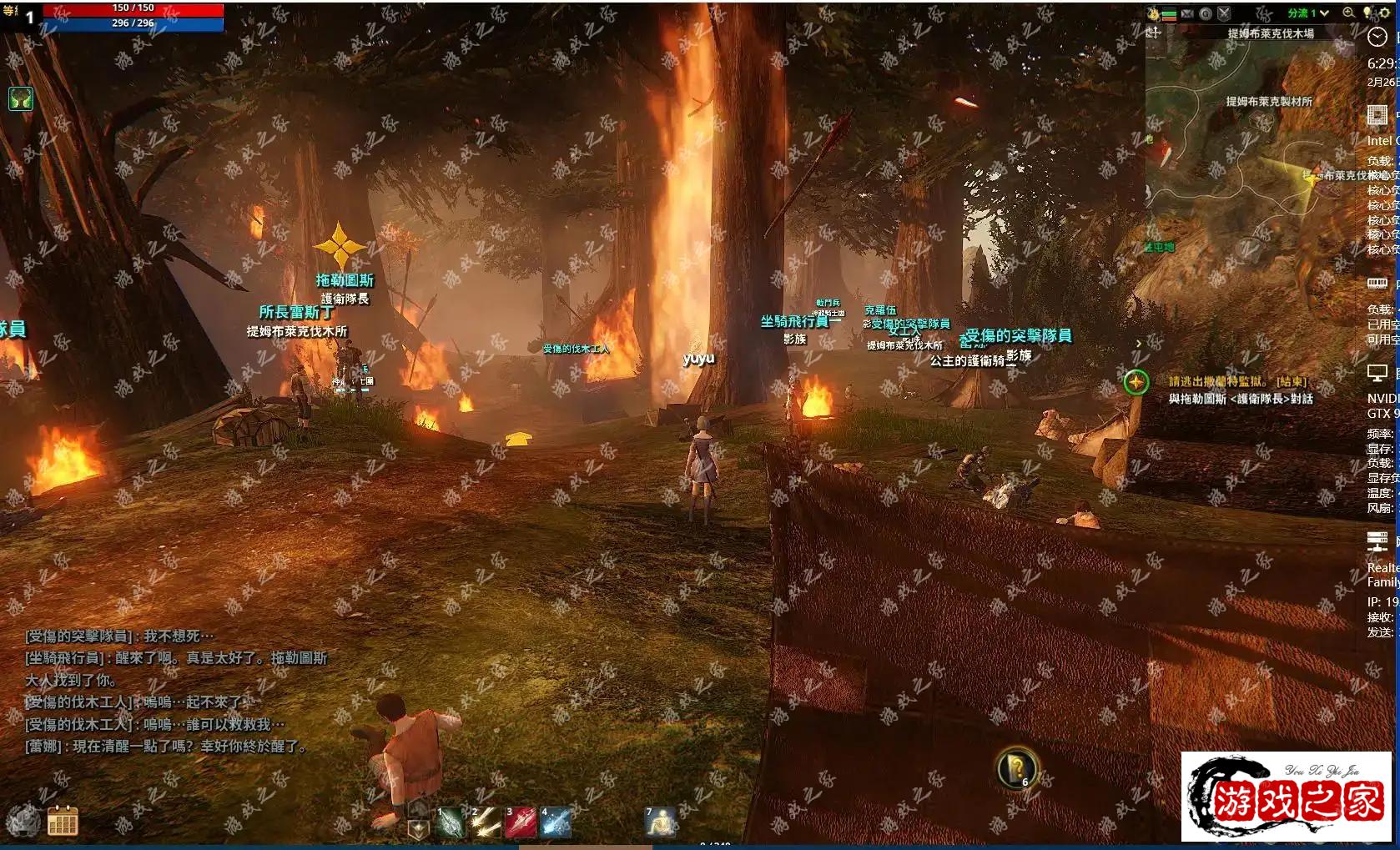The height and width of the screenshot is (850, 1400).
Task: Click the chat log message from 蕾娜
Action: pos(165,747)
